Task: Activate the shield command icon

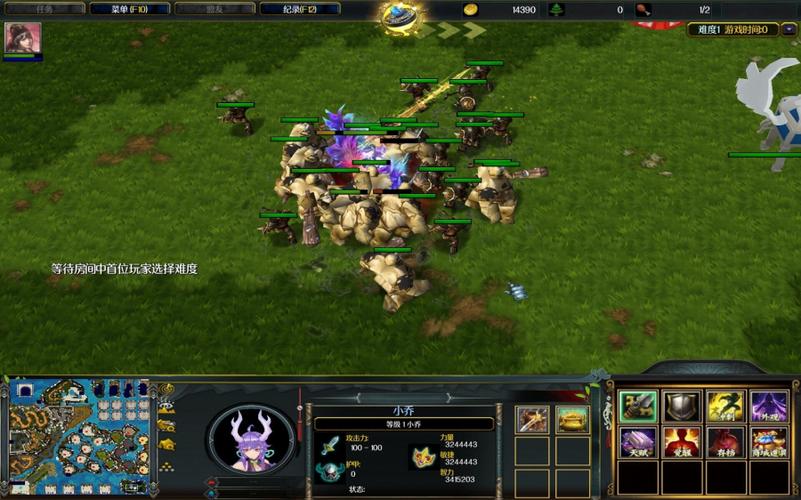Action: pyautogui.click(x=680, y=405)
